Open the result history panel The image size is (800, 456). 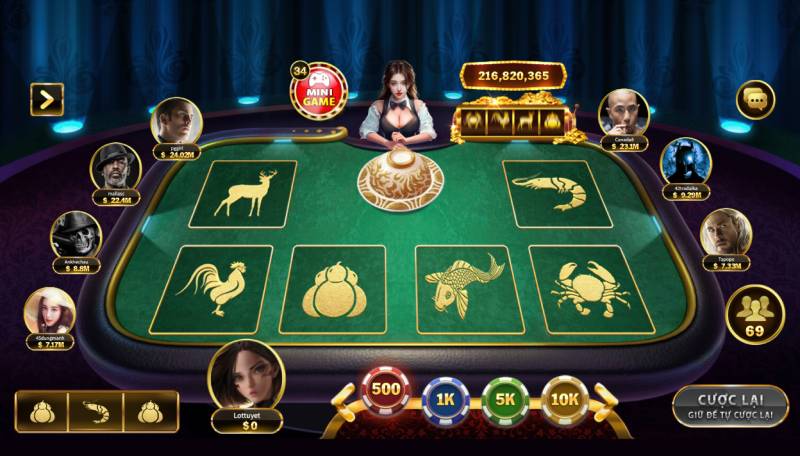[96, 411]
